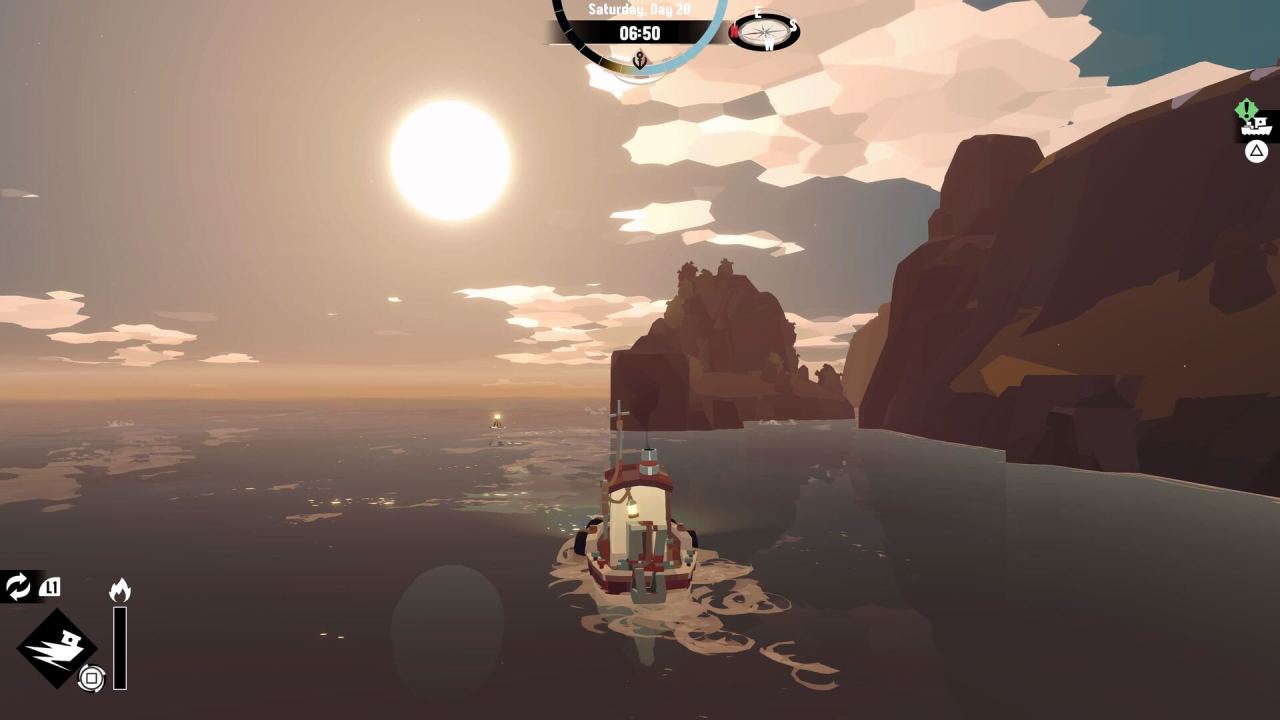Click the vertical light meter bar
1280x720 pixels.
pos(120,648)
